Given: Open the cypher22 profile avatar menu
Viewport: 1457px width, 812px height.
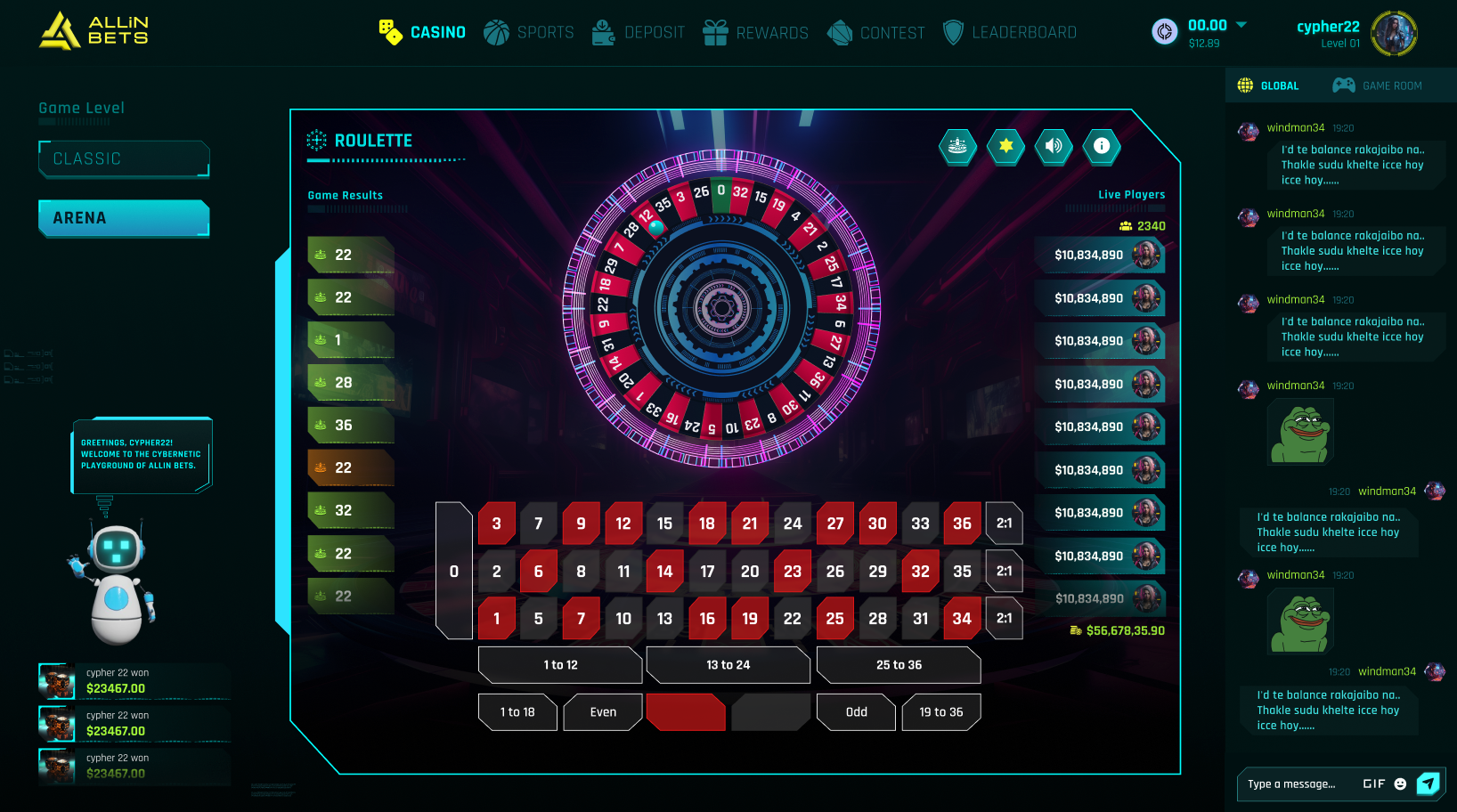Looking at the screenshot, I should (x=1394, y=33).
